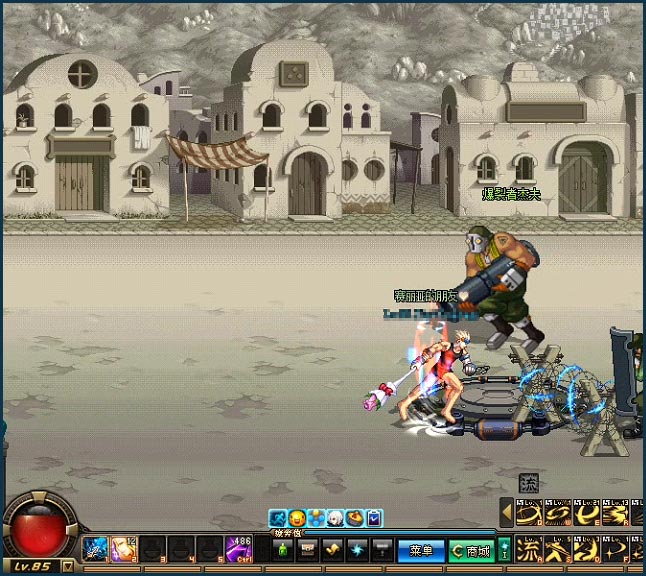Open the cyan starburst skill menu icon
The width and height of the screenshot is (646, 576).
[357, 549]
